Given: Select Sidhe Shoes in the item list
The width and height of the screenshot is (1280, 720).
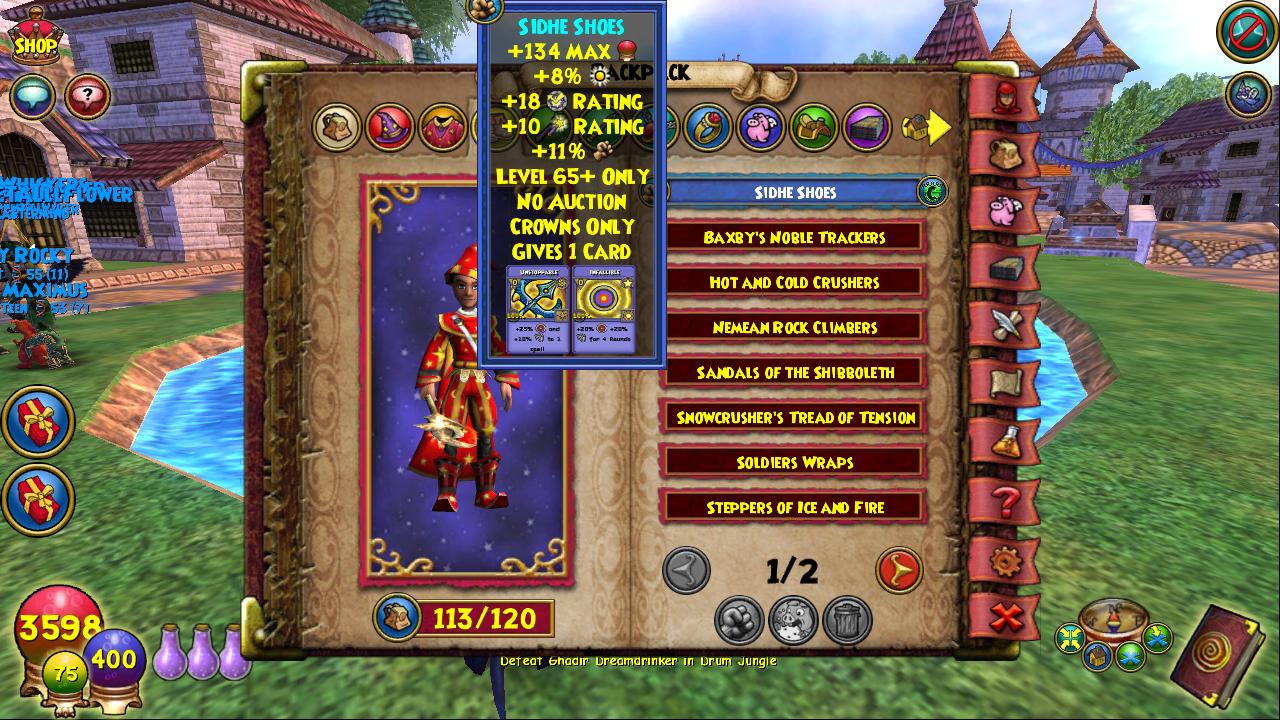Looking at the screenshot, I should [x=795, y=192].
